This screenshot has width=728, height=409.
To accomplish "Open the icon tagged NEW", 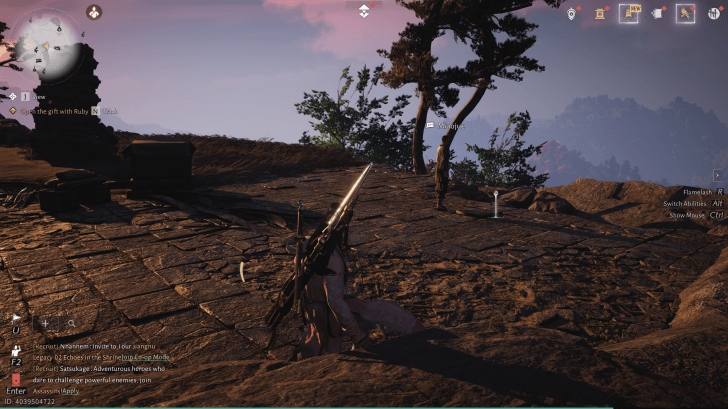I will pos(629,13).
